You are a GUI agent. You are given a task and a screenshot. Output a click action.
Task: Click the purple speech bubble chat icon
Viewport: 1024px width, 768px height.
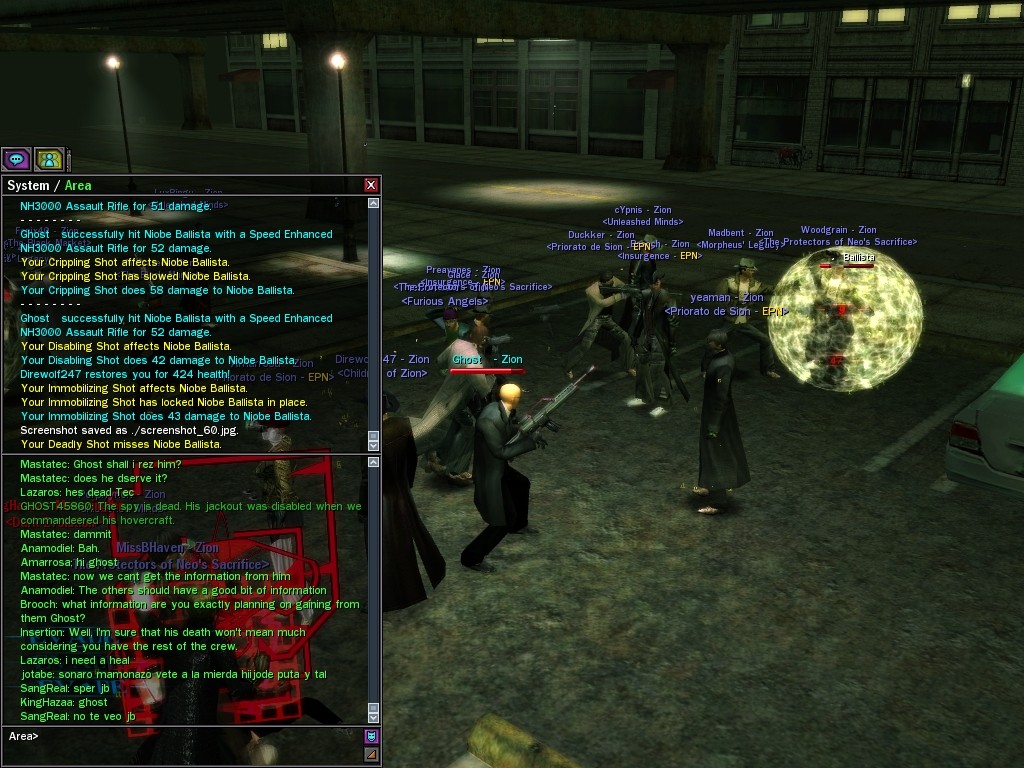[x=16, y=159]
